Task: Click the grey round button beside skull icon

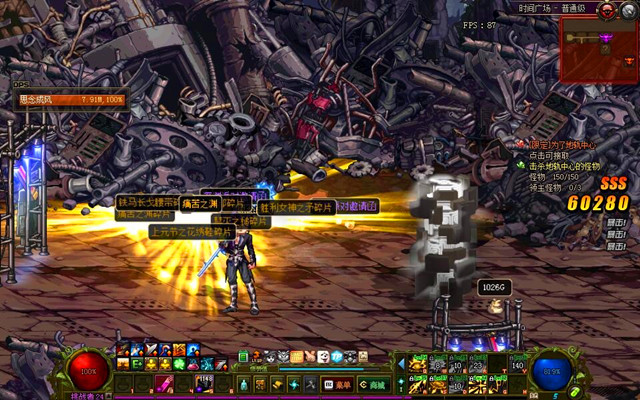Action: point(629,10)
